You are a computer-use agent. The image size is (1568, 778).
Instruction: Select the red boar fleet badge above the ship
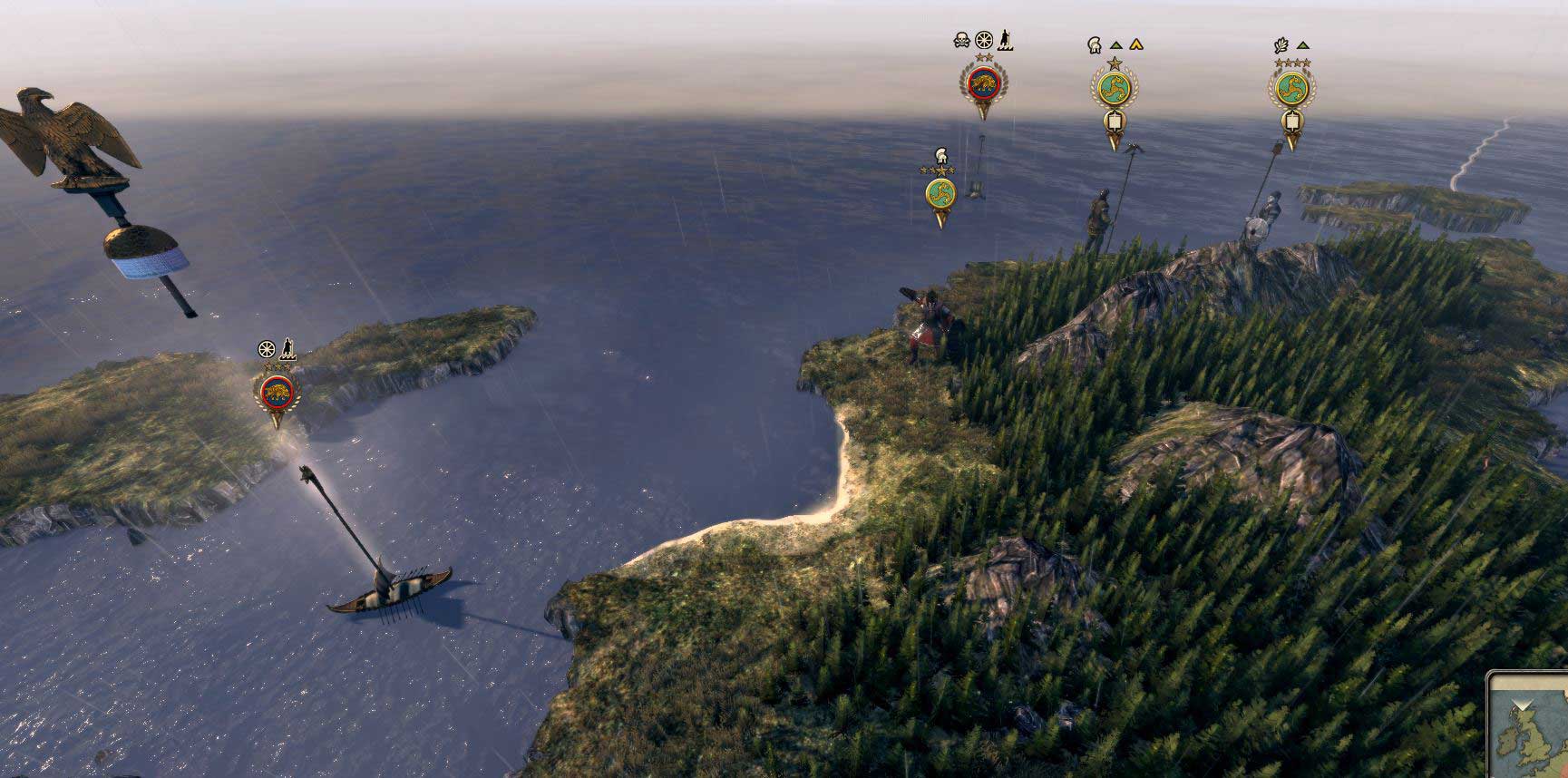click(x=278, y=392)
